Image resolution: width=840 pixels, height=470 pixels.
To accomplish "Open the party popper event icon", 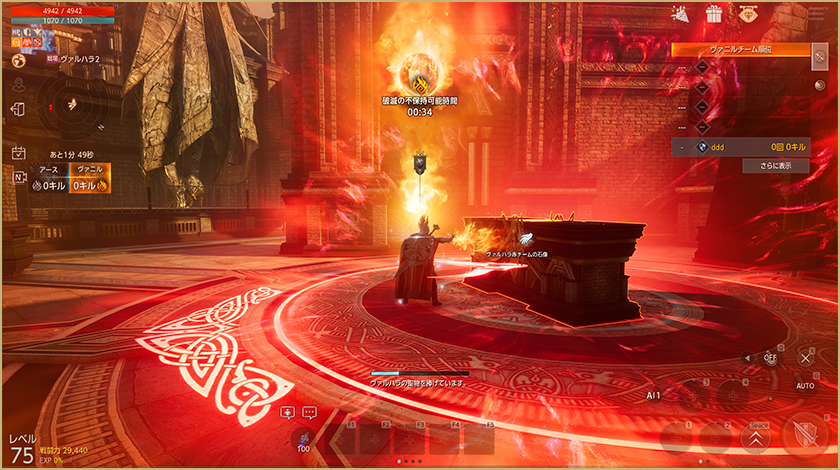I will pos(681,14).
